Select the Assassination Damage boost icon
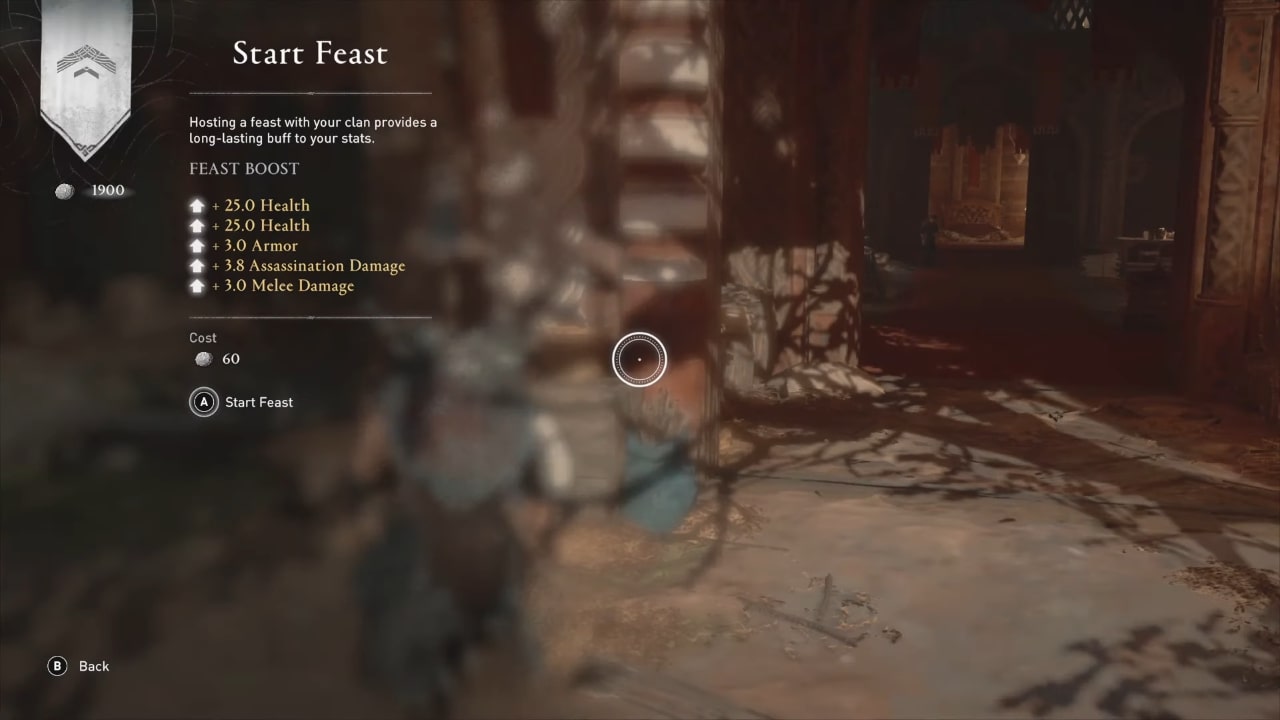1280x720 pixels. pyautogui.click(x=197, y=265)
